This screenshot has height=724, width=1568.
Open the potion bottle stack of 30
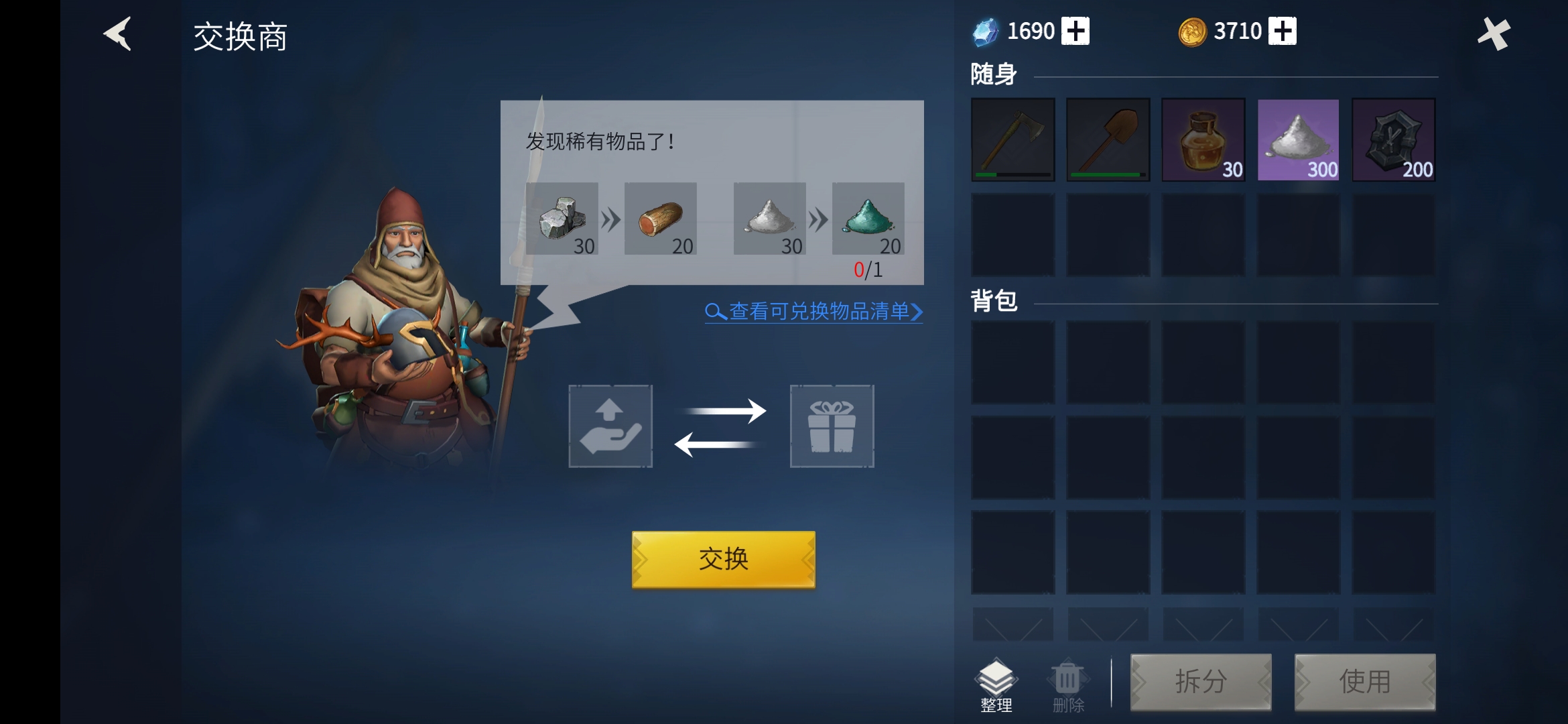(1203, 139)
